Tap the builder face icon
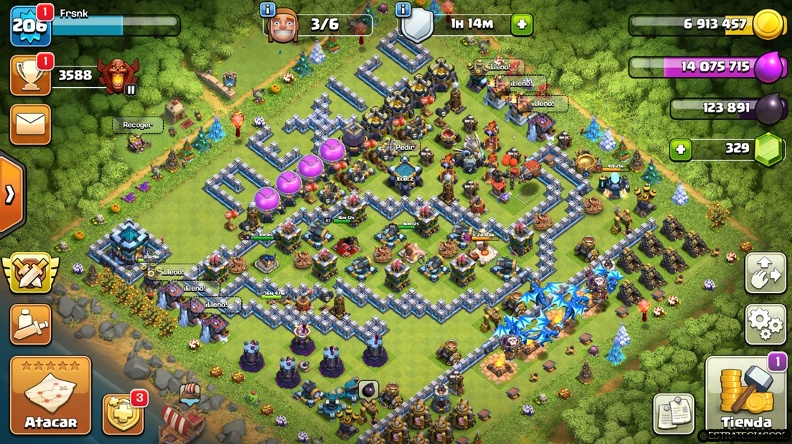Screen dimensions: 792x444 [283, 25]
